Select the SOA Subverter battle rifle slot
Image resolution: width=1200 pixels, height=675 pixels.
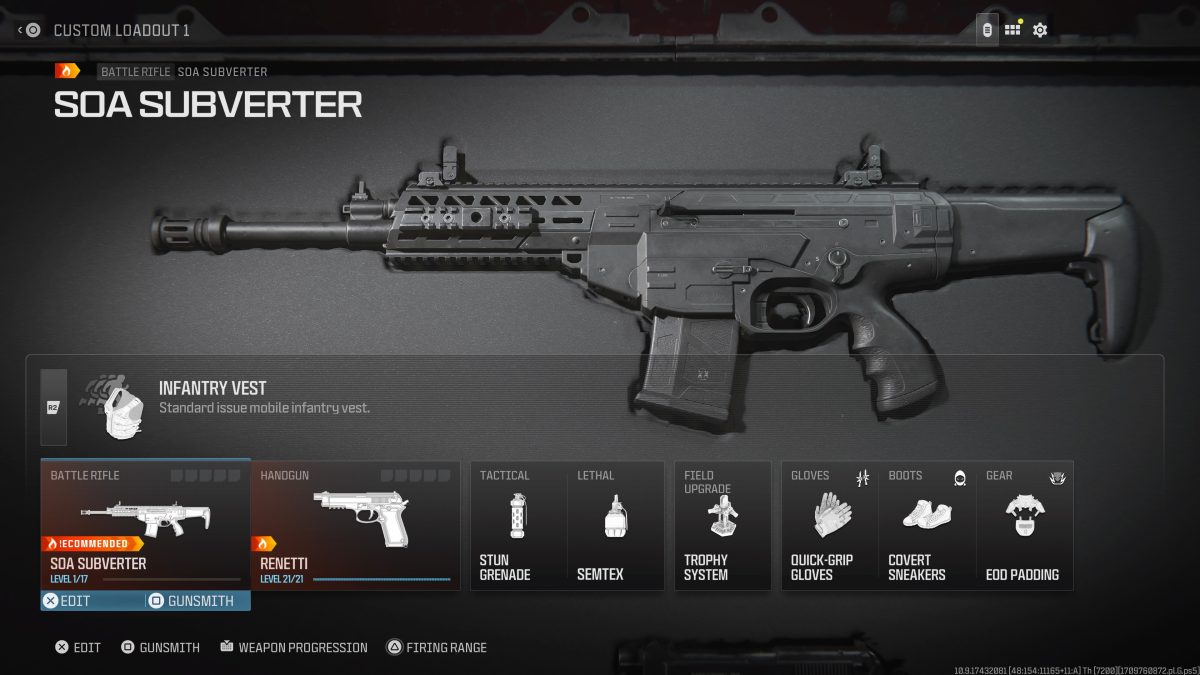point(145,525)
